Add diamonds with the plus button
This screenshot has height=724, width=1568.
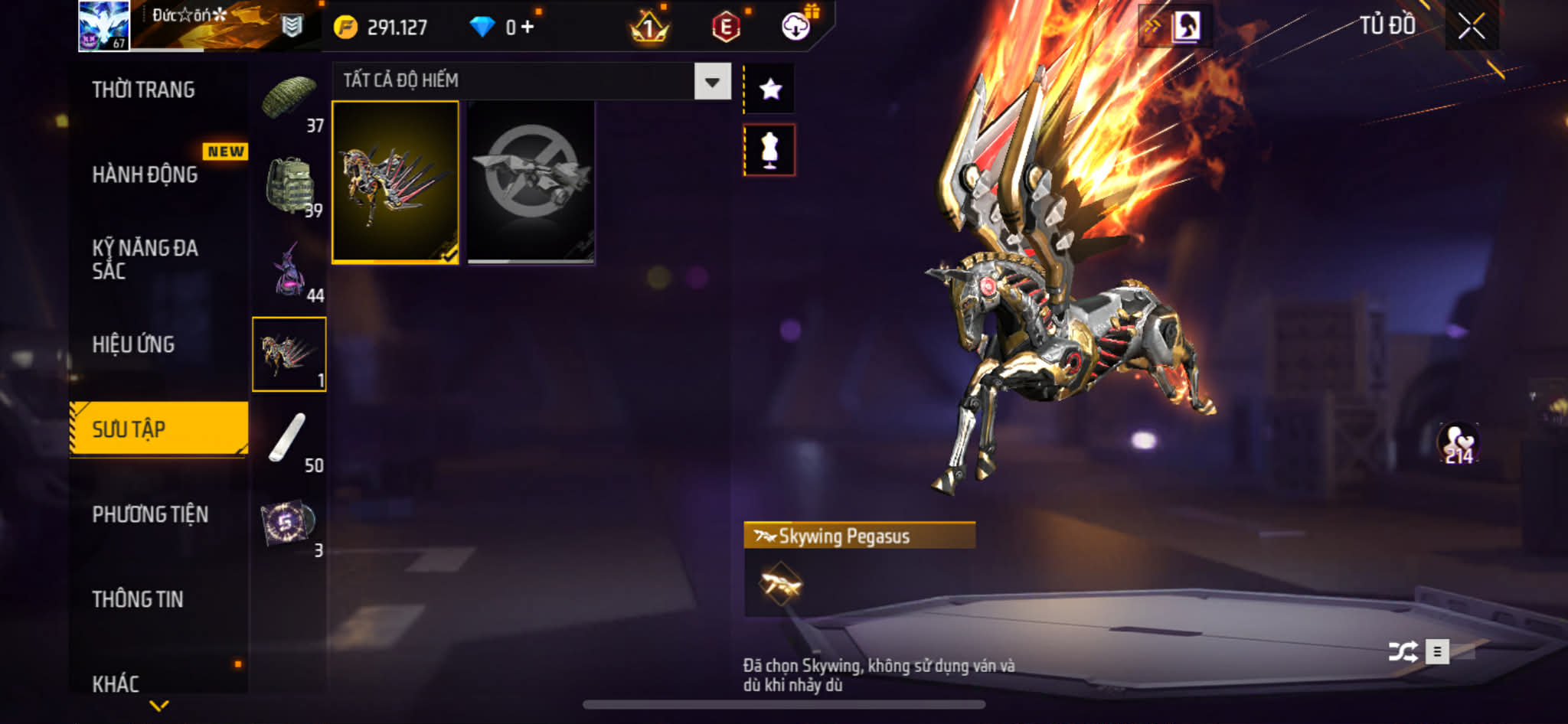coord(528,28)
